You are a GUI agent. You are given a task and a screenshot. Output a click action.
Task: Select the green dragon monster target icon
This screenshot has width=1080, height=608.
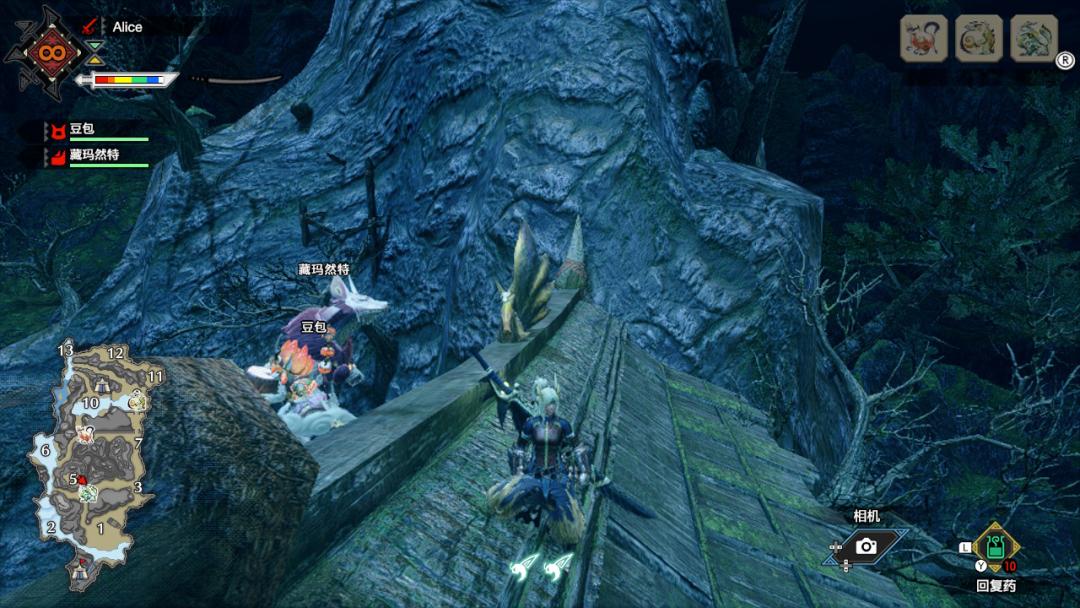click(1033, 39)
